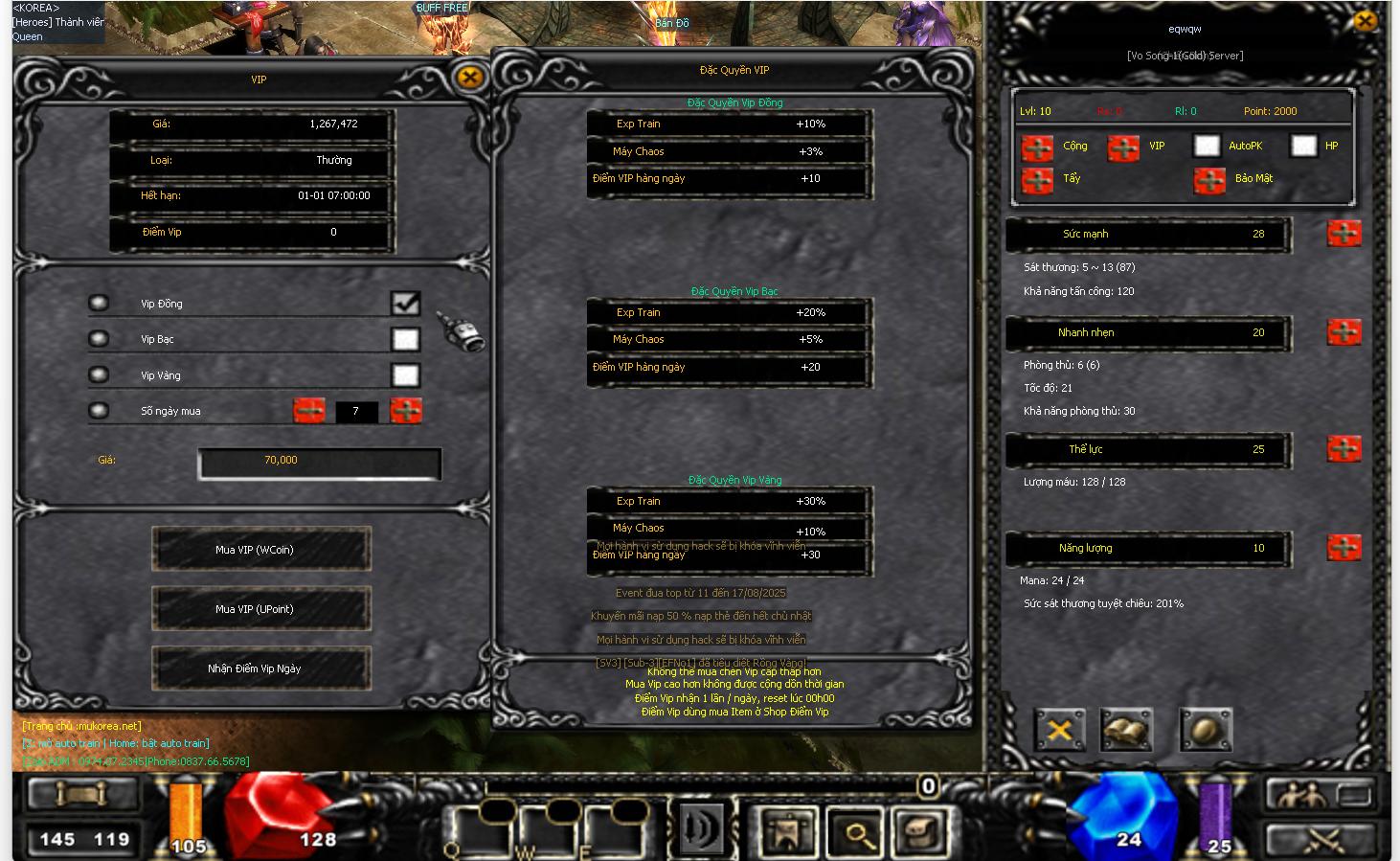Viewport: 1400px width, 861px height.
Task: Close the character stats panel
Action: click(1364, 21)
